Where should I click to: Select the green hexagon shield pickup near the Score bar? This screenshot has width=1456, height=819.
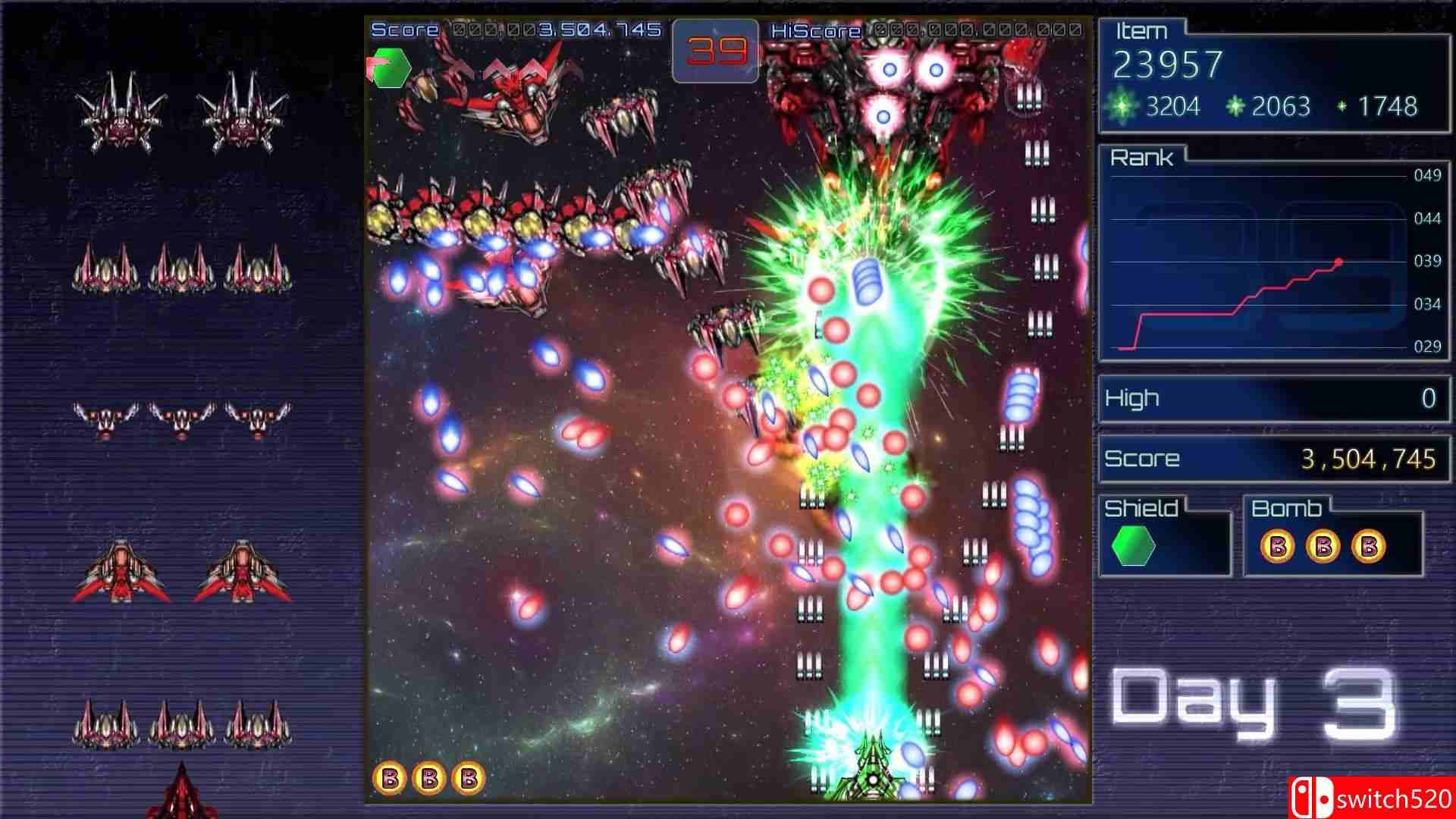click(x=391, y=68)
